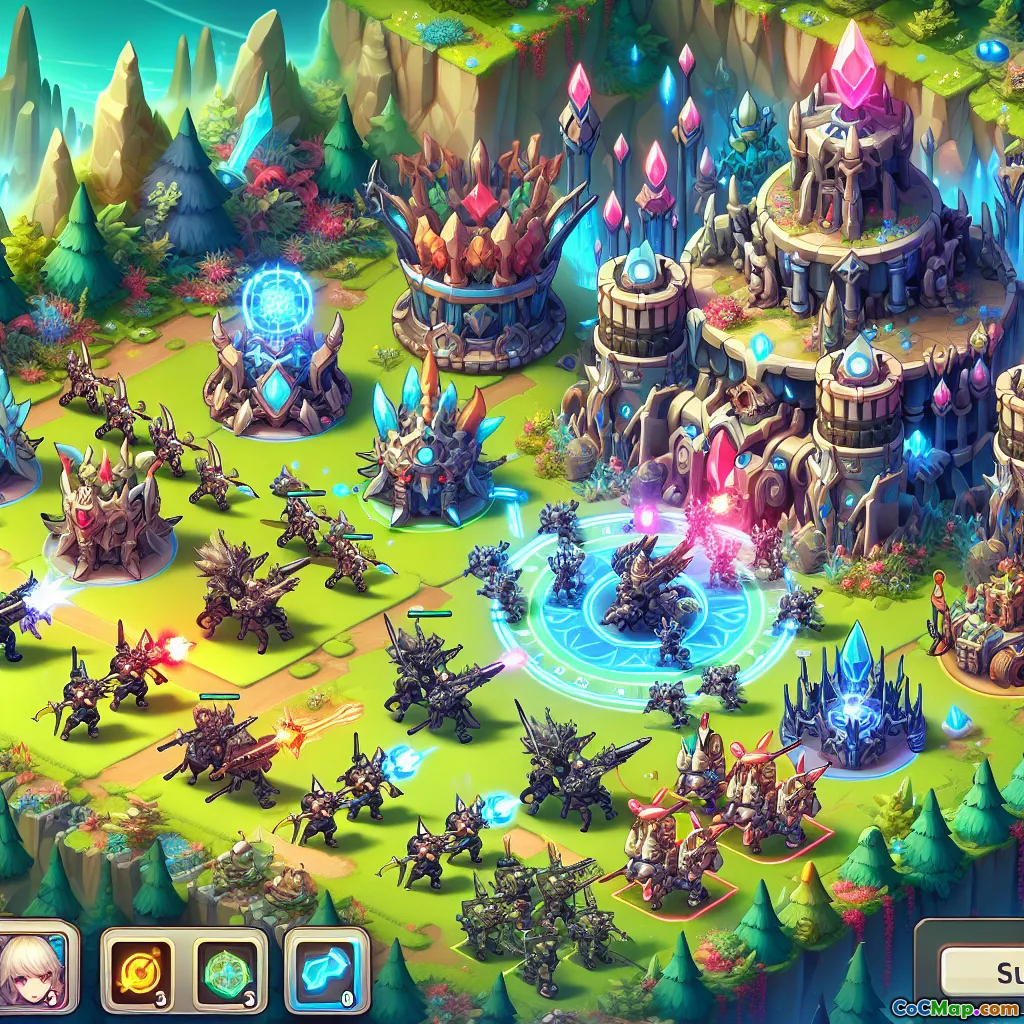1024x1024 pixels.
Task: Use the green rune spell
Action: tap(229, 970)
